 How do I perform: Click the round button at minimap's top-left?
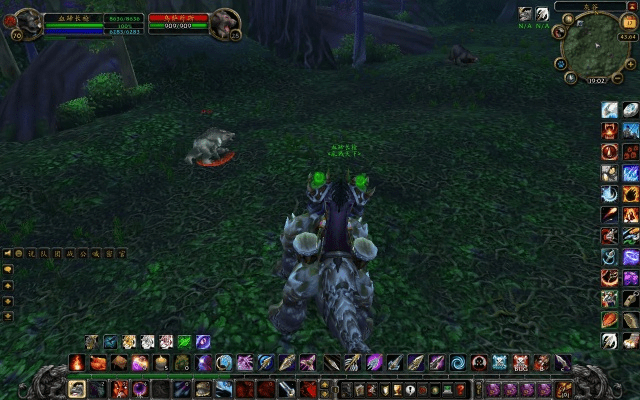coord(569,18)
